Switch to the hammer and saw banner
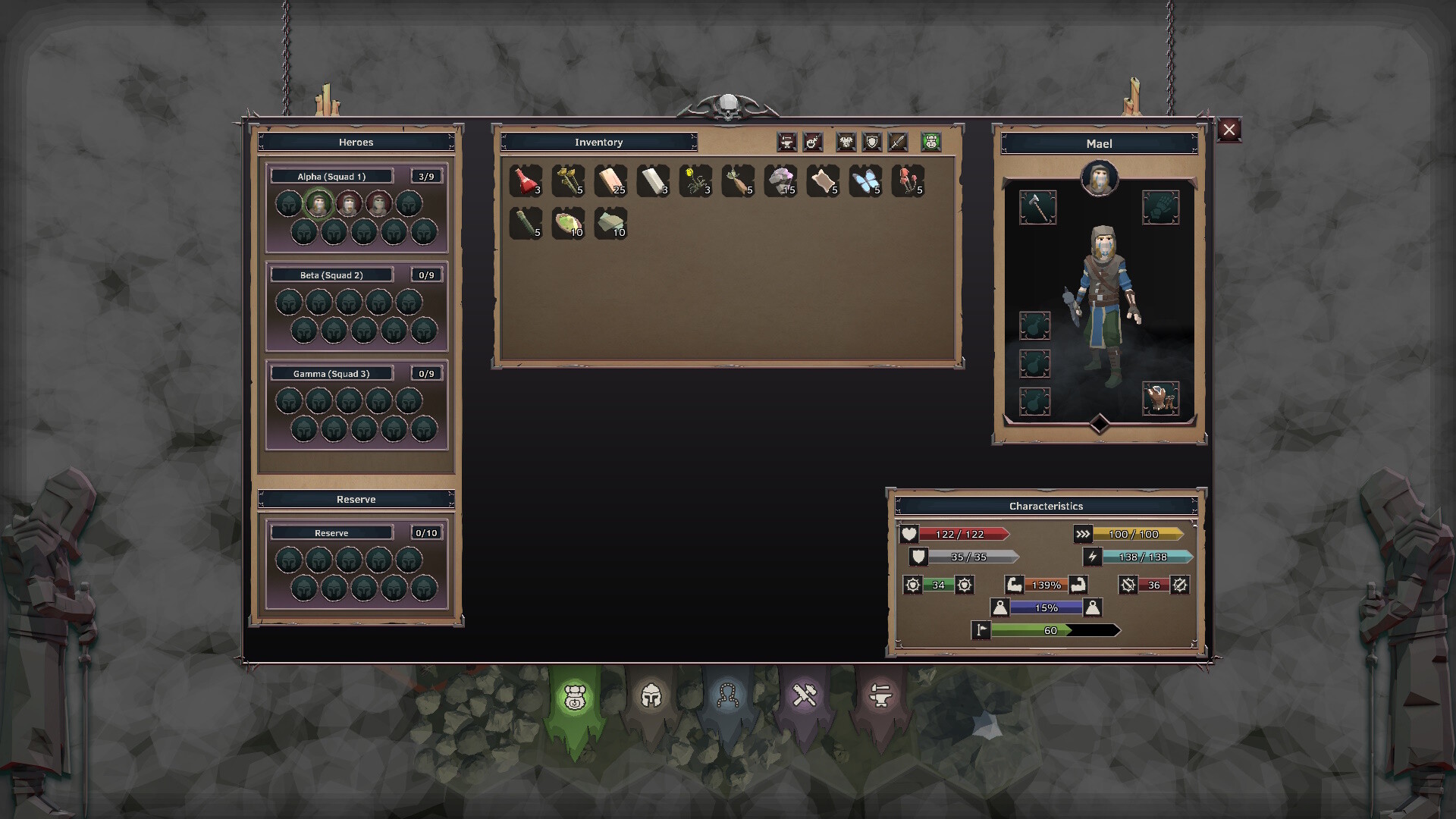Image resolution: width=1456 pixels, height=819 pixels. (804, 695)
